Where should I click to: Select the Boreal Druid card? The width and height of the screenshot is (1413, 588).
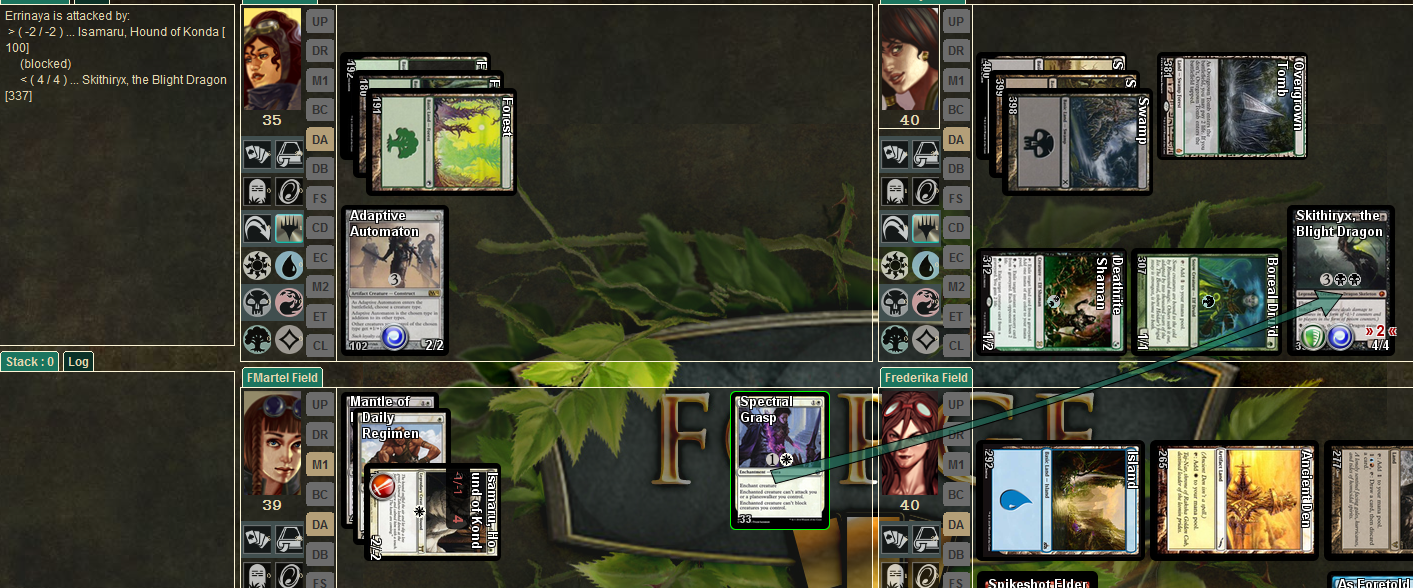click(1205, 302)
